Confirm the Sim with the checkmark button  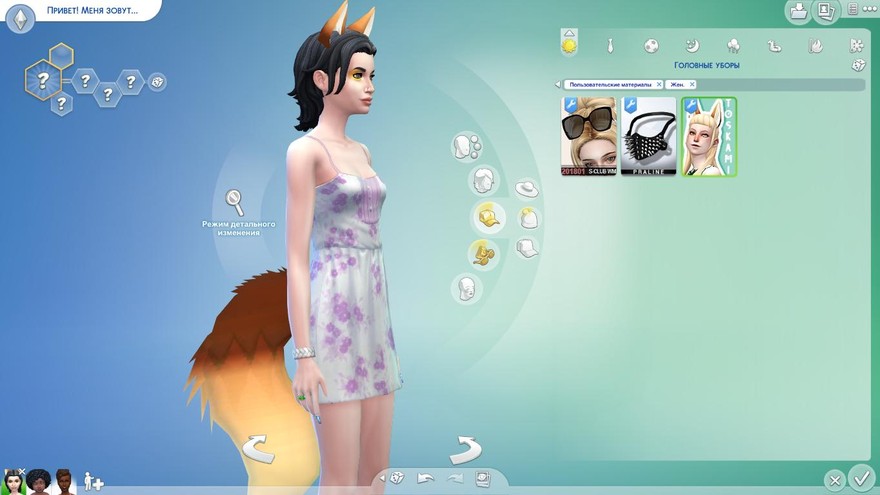860,478
